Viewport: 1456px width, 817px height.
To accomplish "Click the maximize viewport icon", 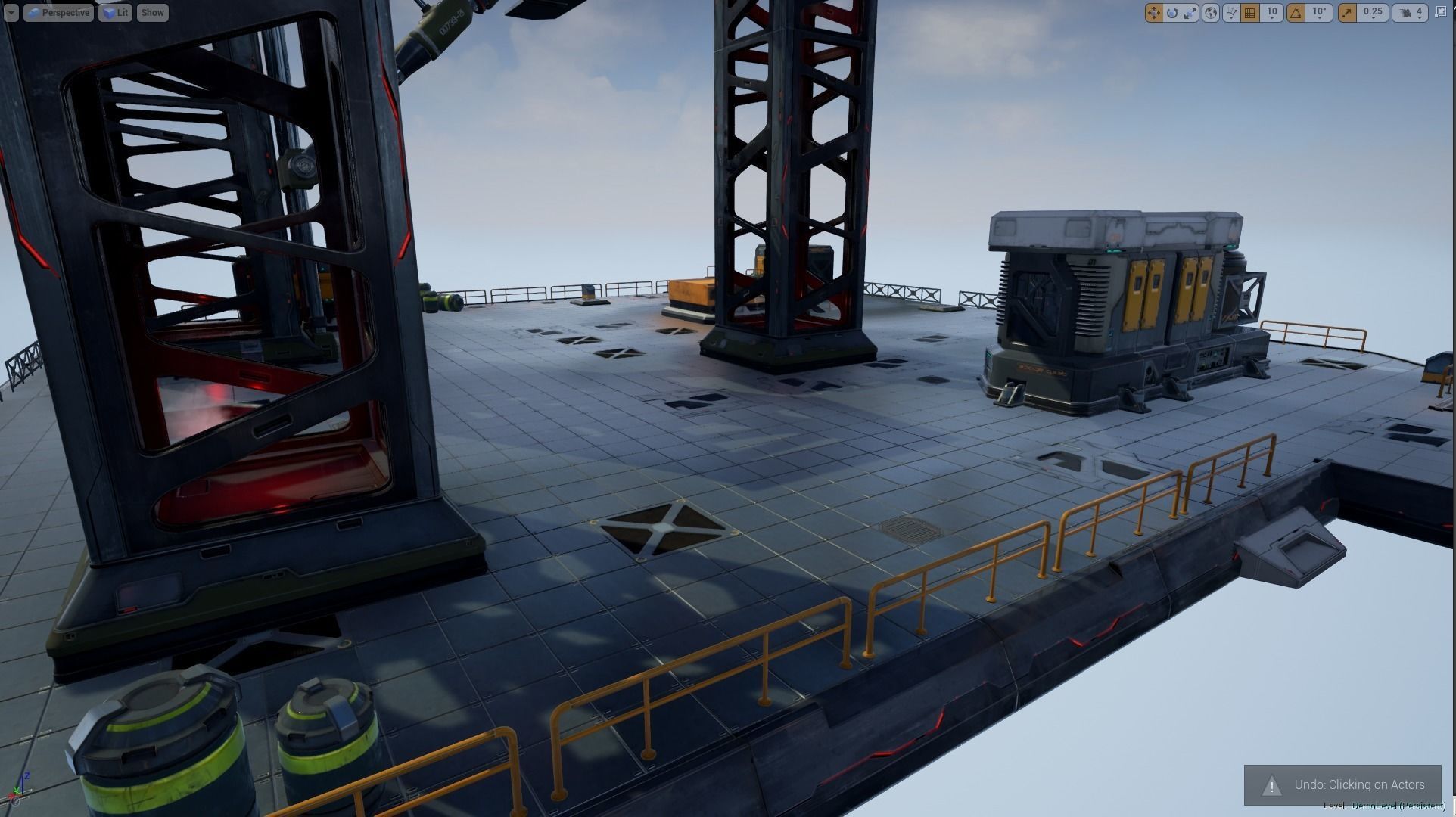I will tap(1442, 13).
